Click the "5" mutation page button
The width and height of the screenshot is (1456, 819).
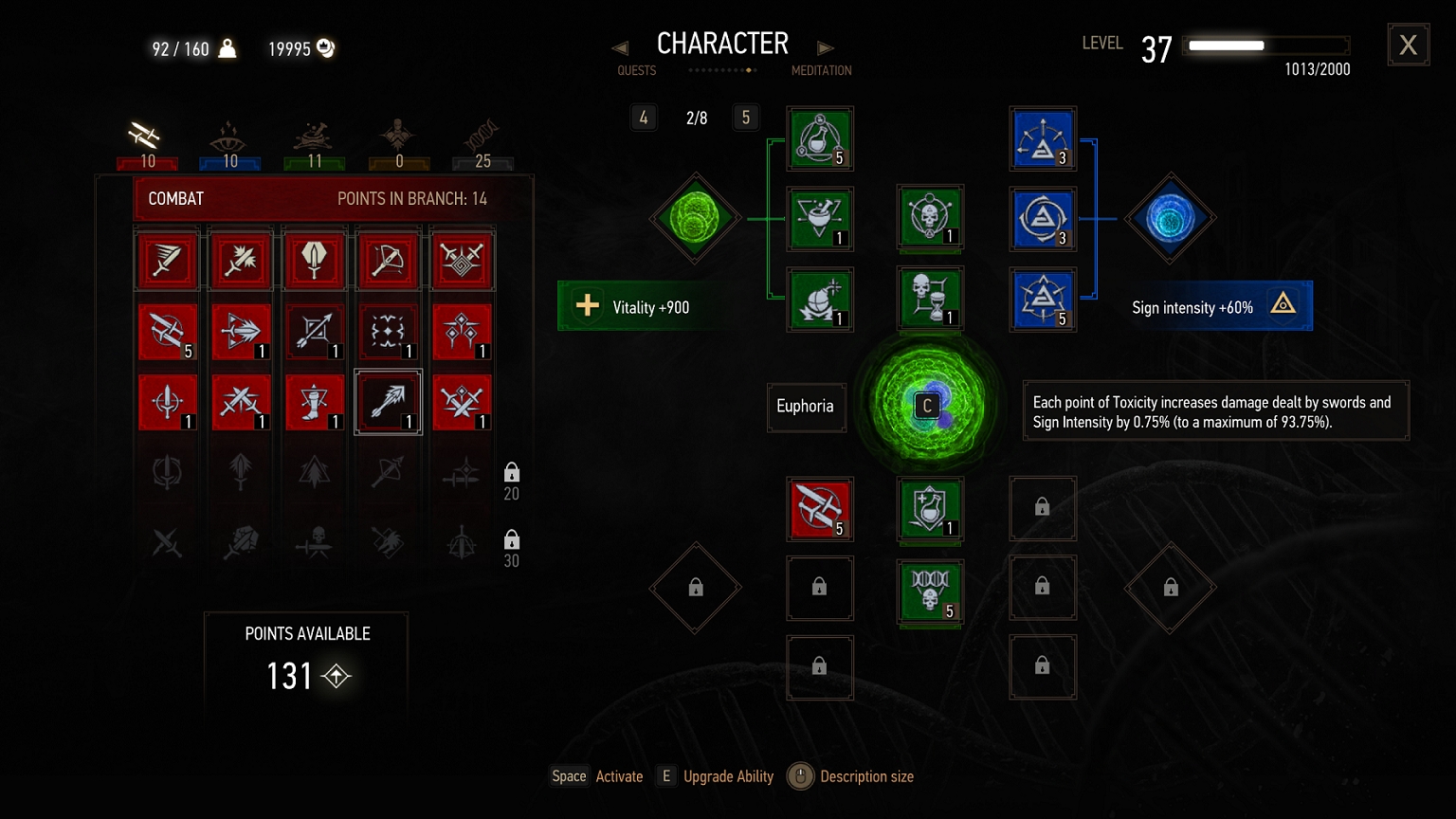pos(746,117)
